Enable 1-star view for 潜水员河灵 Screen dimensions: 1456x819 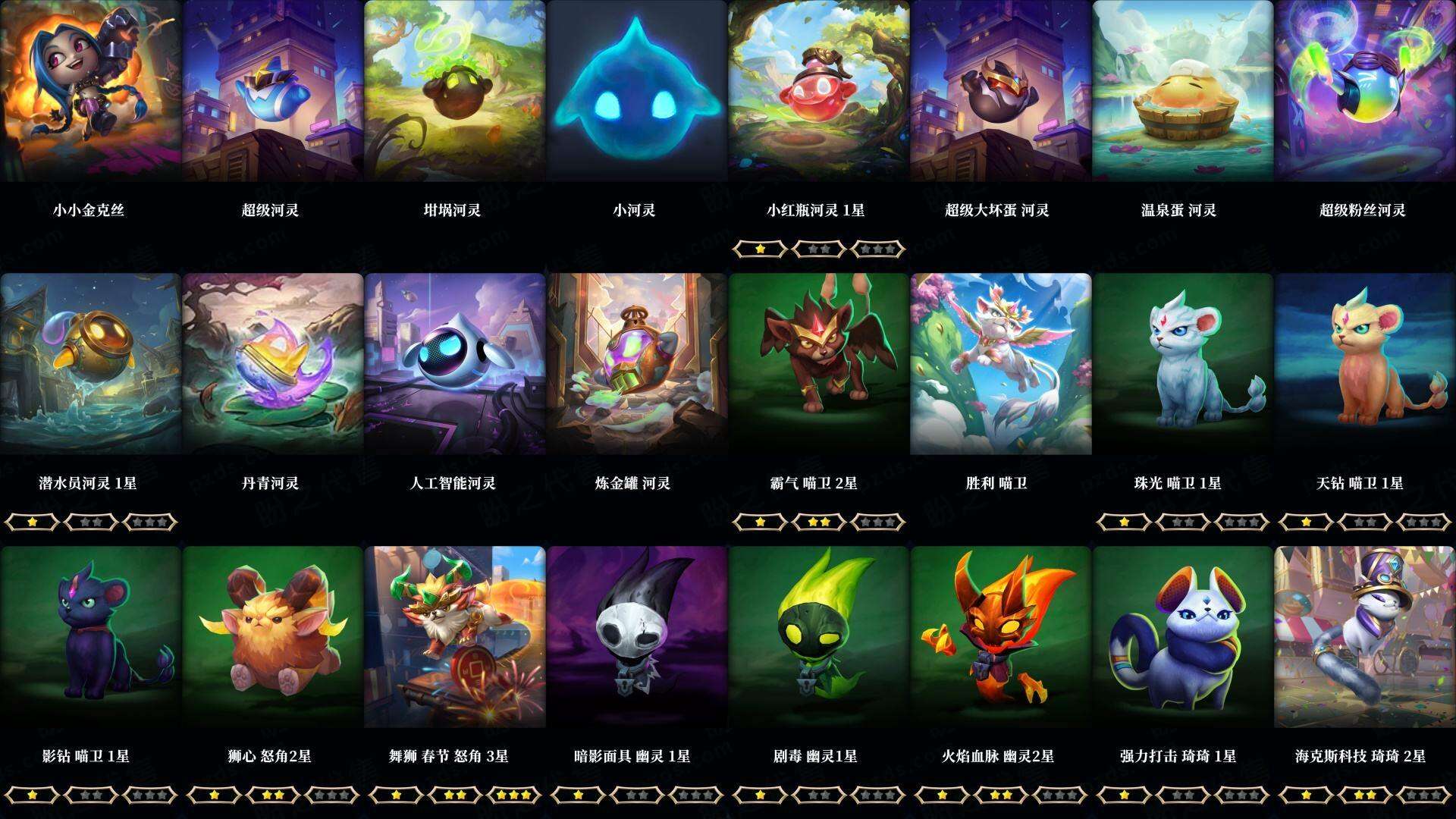(x=30, y=521)
